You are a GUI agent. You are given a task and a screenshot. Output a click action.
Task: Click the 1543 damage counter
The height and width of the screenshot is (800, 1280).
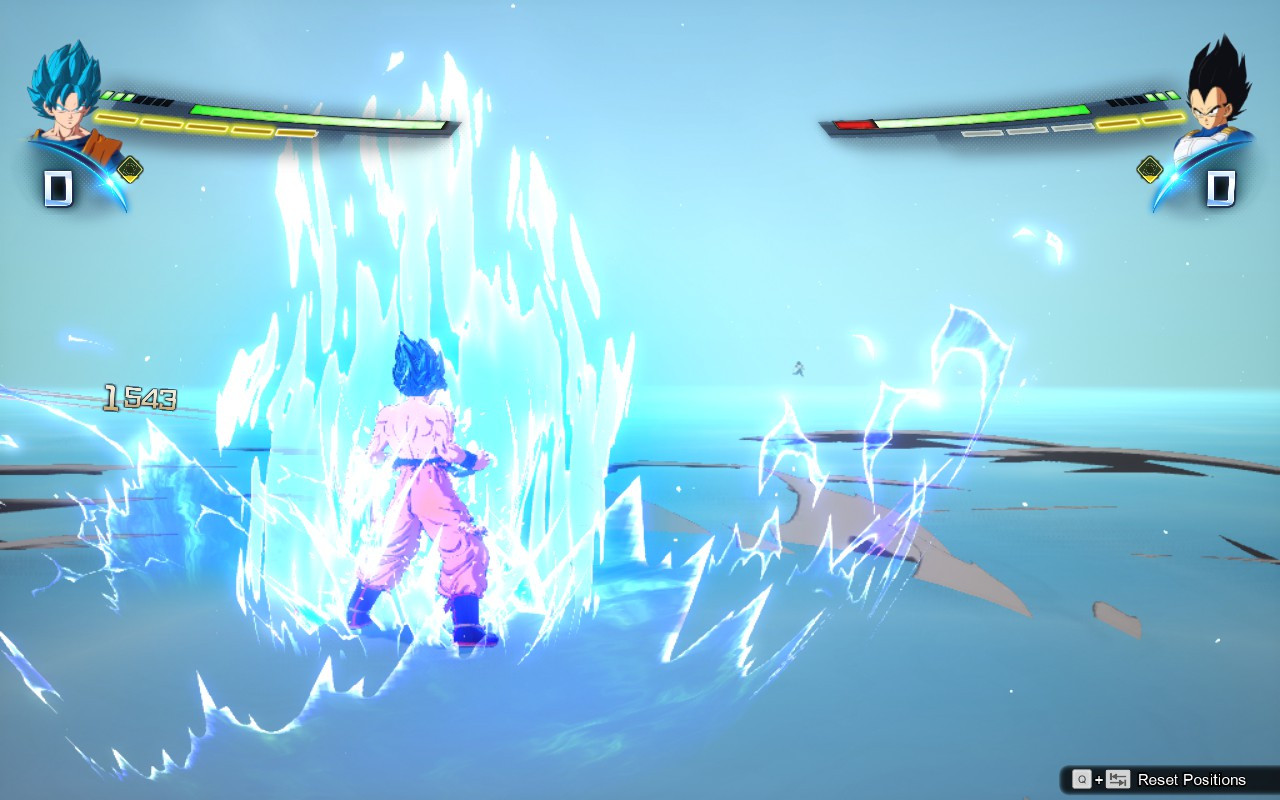pyautogui.click(x=138, y=396)
